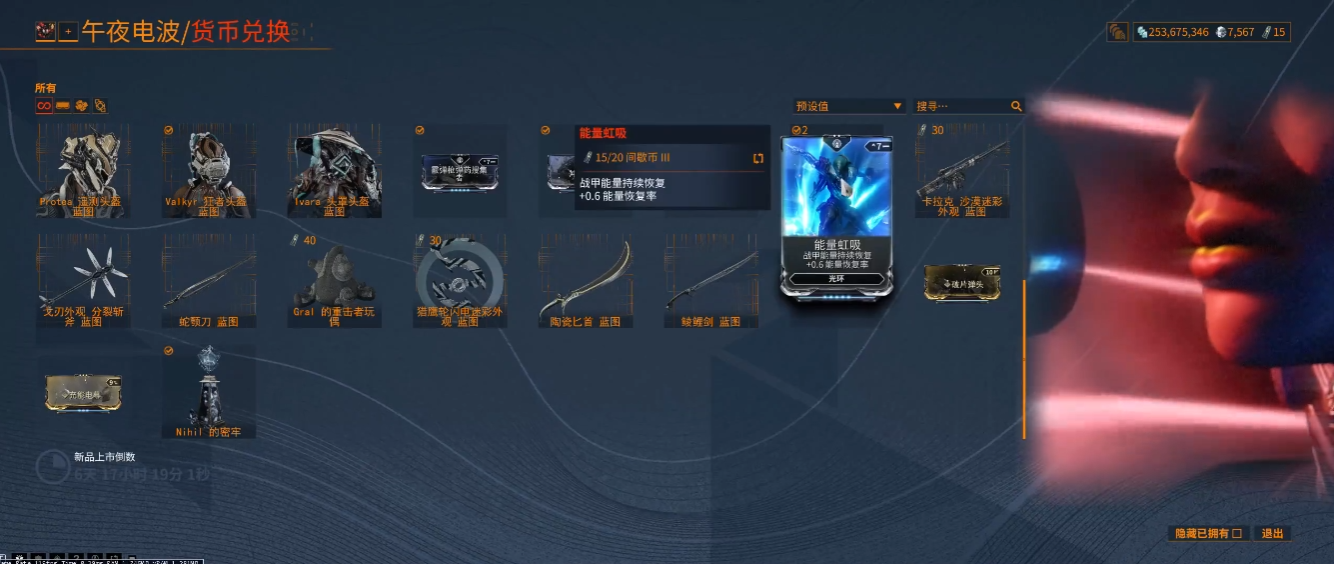Exit with the 退出 button
This screenshot has height=564, width=1334.
[x=1272, y=534]
